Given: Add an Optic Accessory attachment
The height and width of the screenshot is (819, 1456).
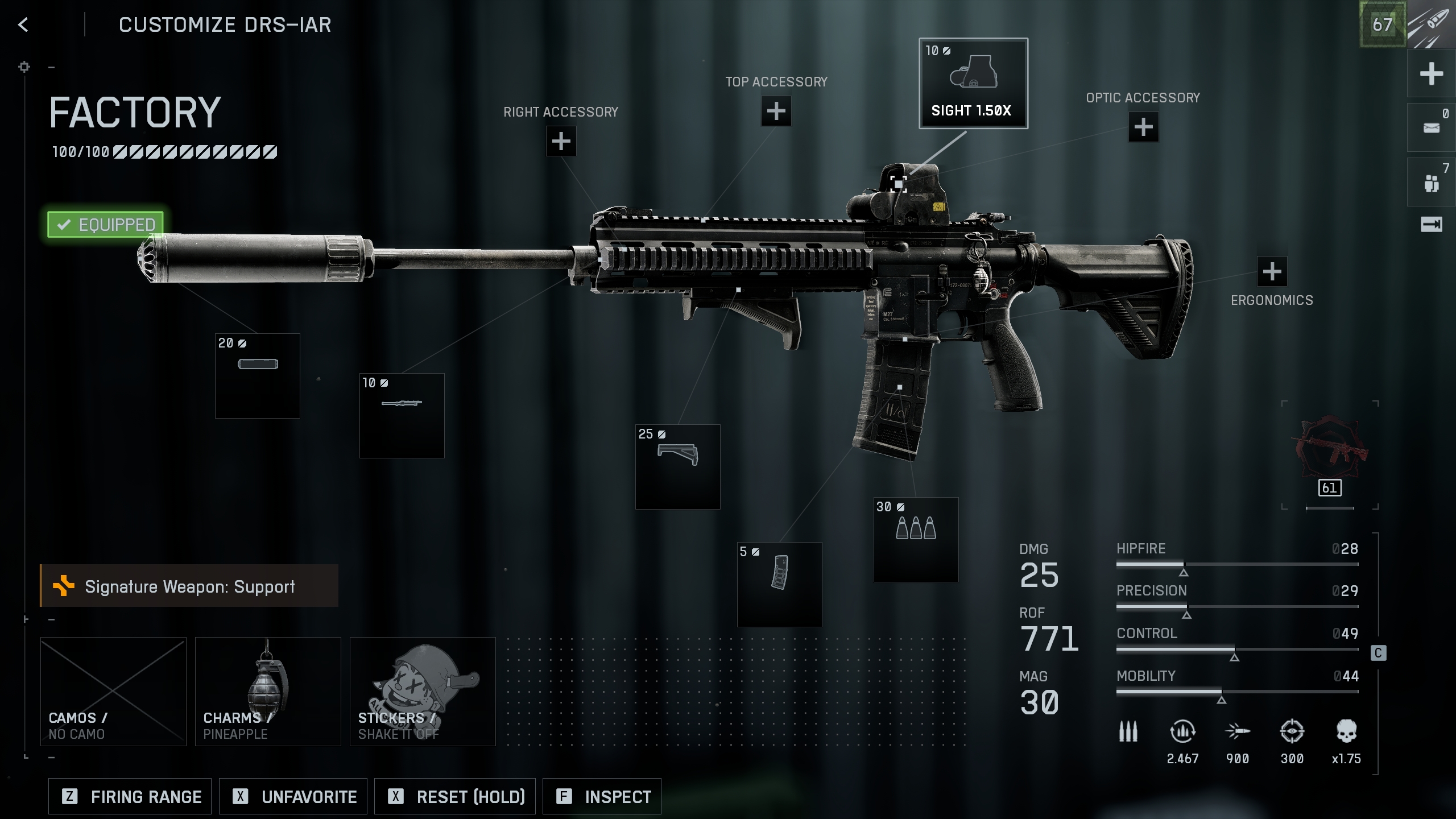Looking at the screenshot, I should click(1143, 127).
